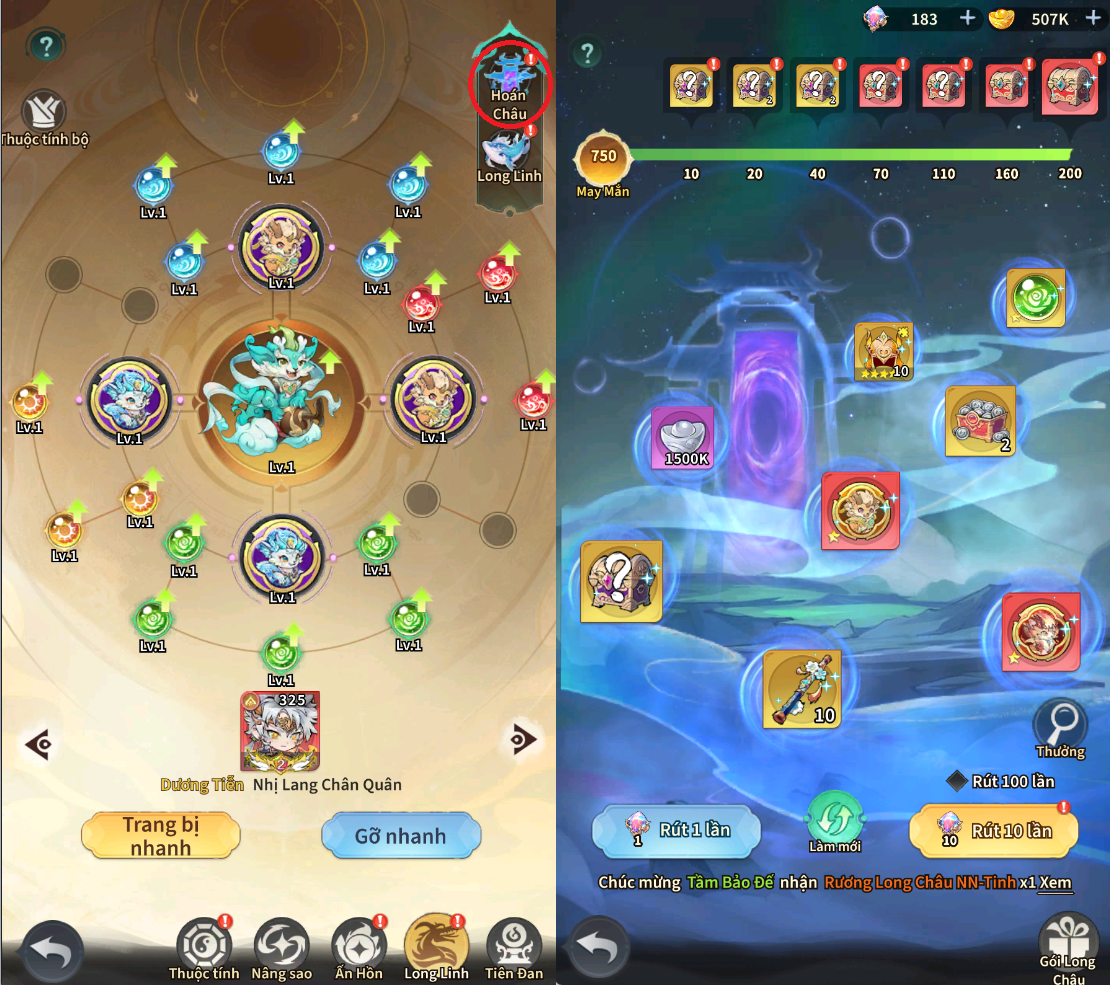Select the central teal dragon spirit

(281, 393)
